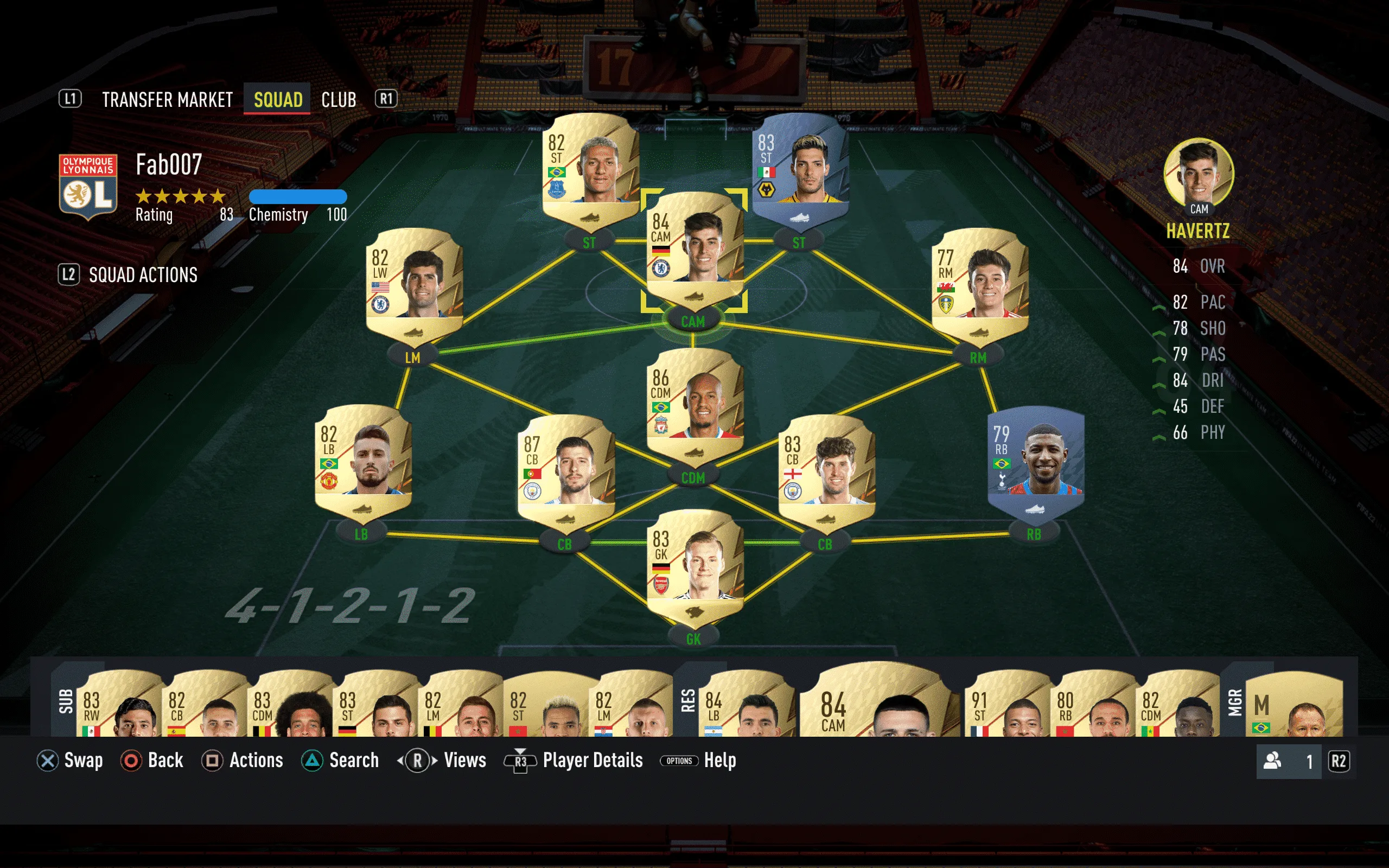Image resolution: width=1389 pixels, height=868 pixels.
Task: Select the 82 LW Chelsea winger card
Action: 414,285
